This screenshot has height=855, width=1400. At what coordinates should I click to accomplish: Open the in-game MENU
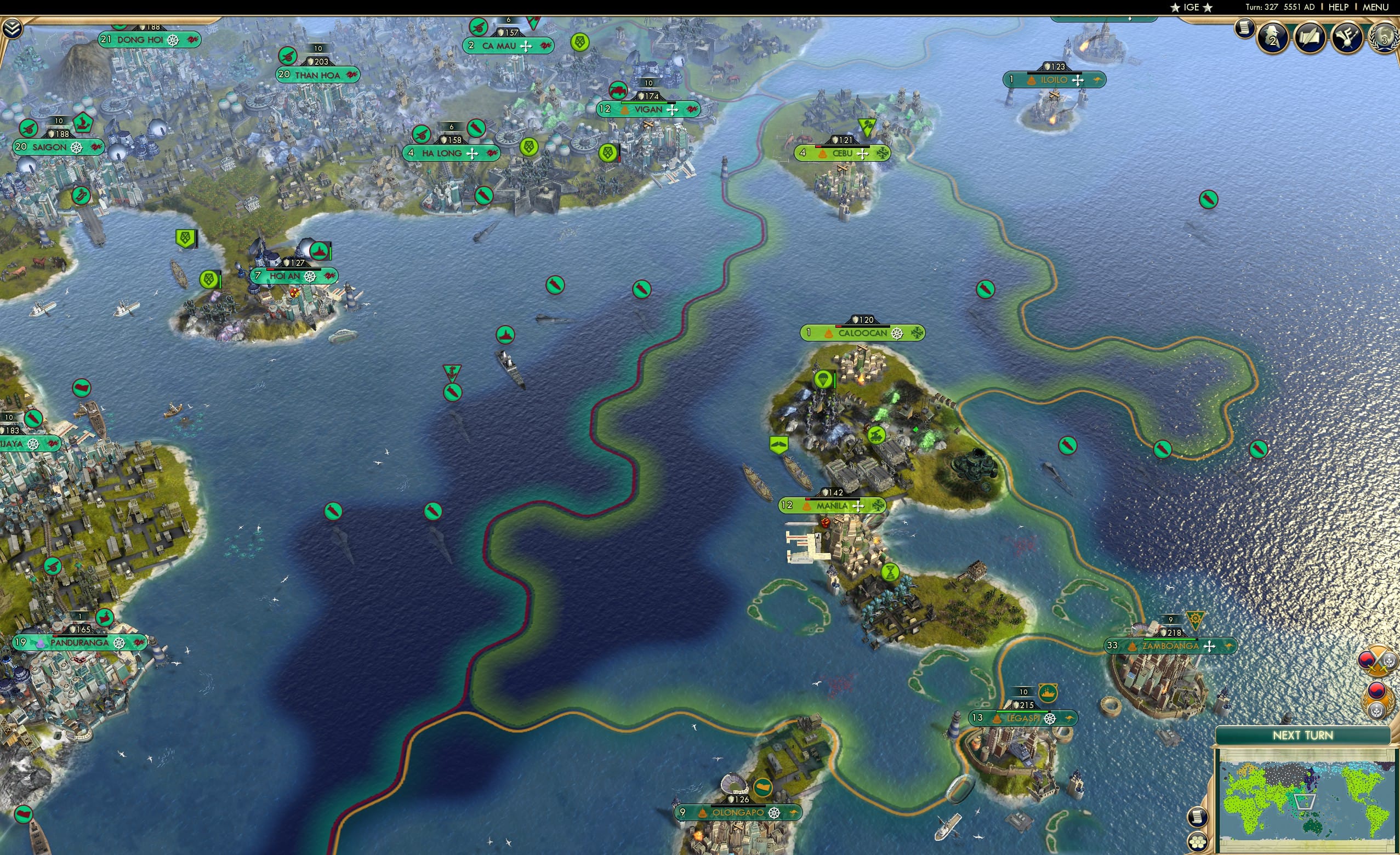pos(1375,7)
